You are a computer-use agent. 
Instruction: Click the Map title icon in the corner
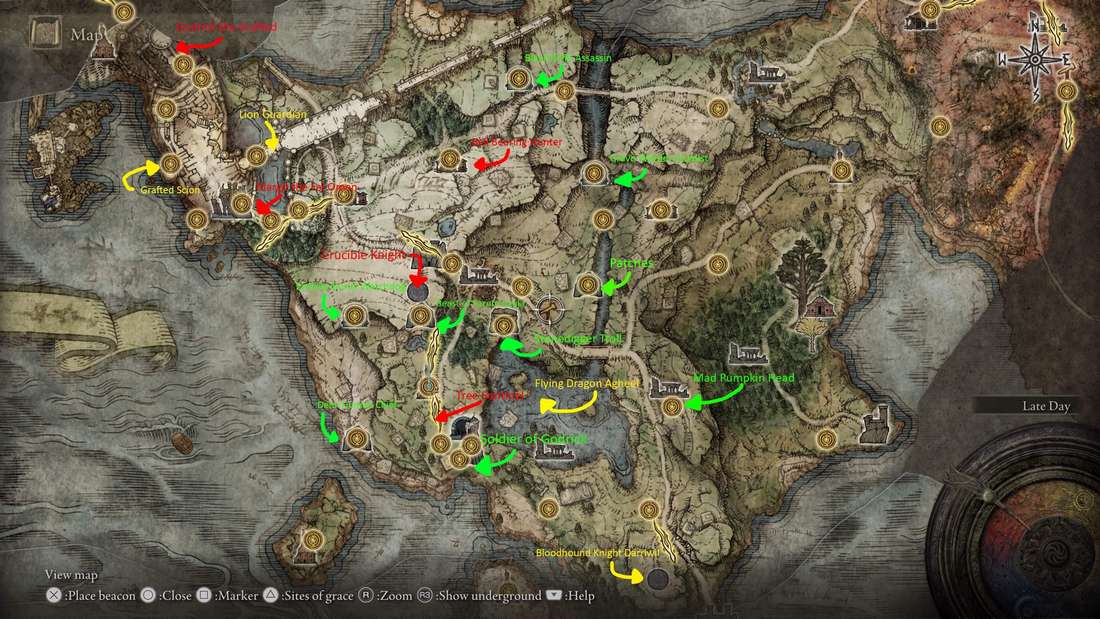pyautogui.click(x=44, y=34)
